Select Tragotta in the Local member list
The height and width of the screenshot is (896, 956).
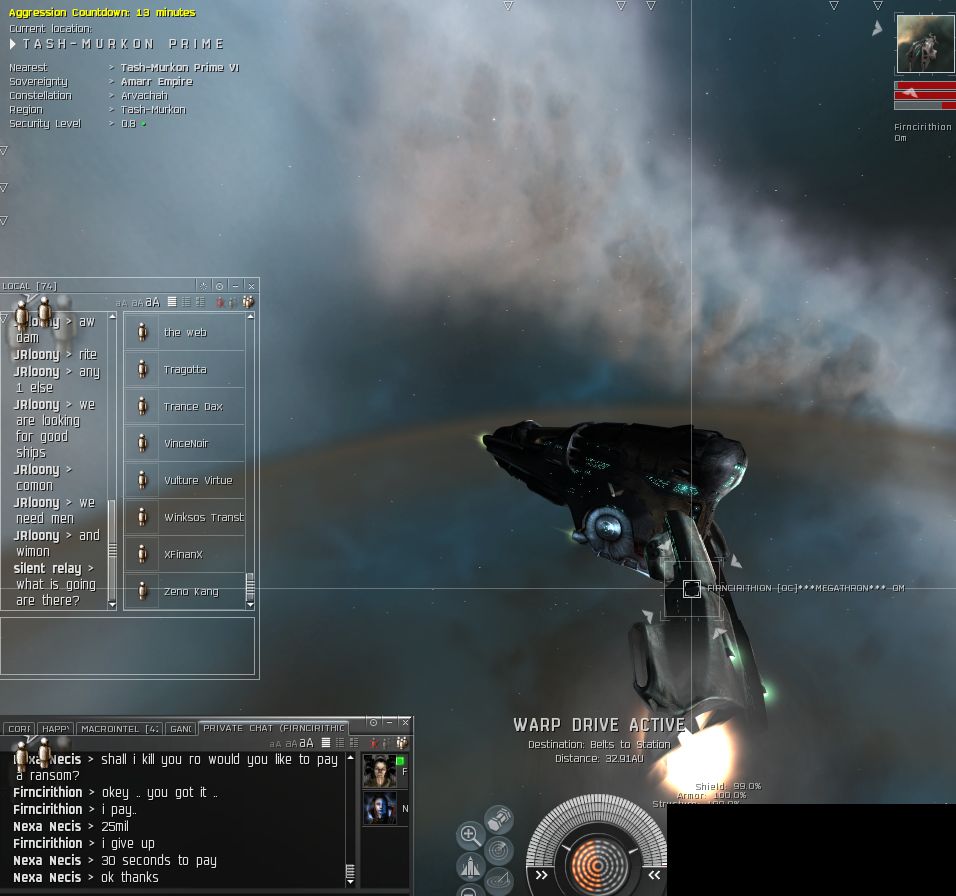[185, 369]
